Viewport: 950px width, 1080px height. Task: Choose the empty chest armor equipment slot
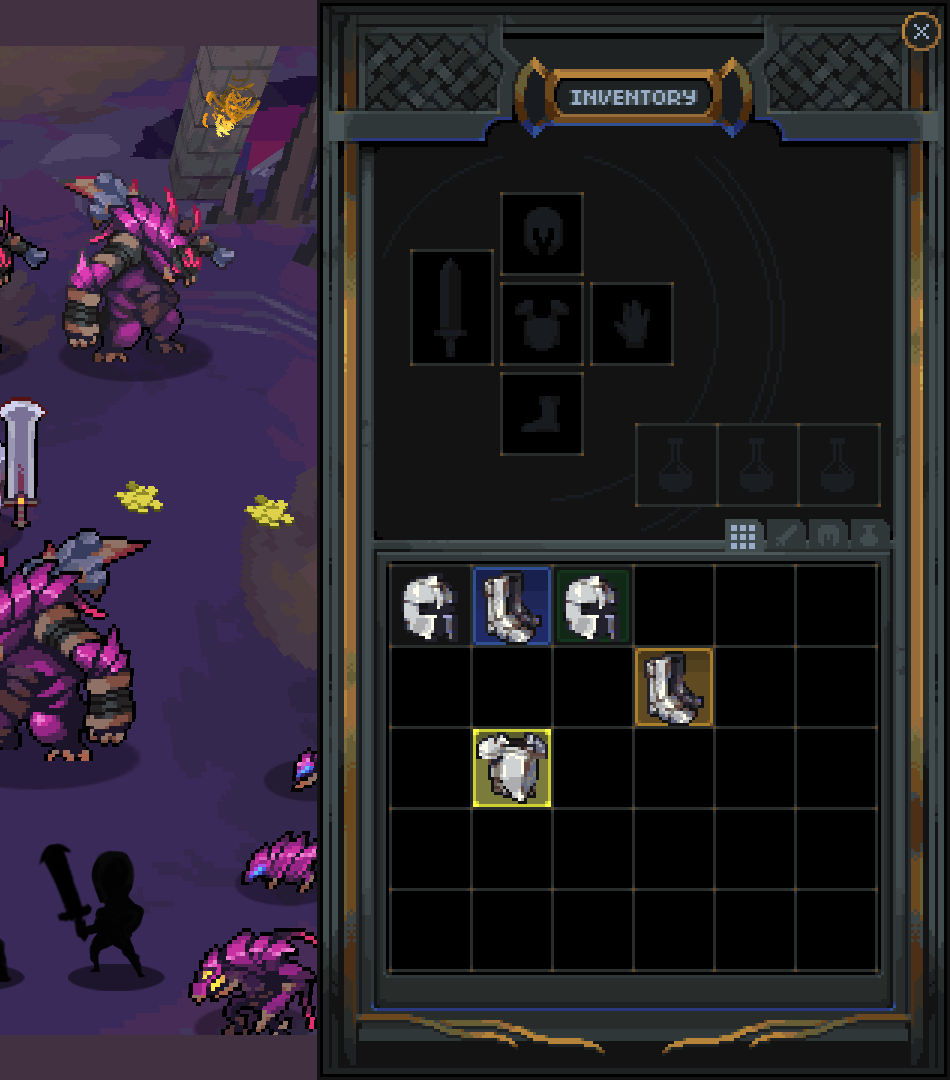(542, 324)
